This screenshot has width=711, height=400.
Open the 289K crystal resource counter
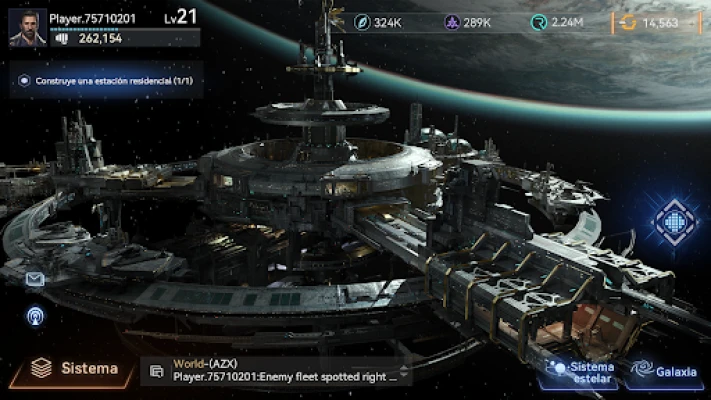(x=469, y=22)
